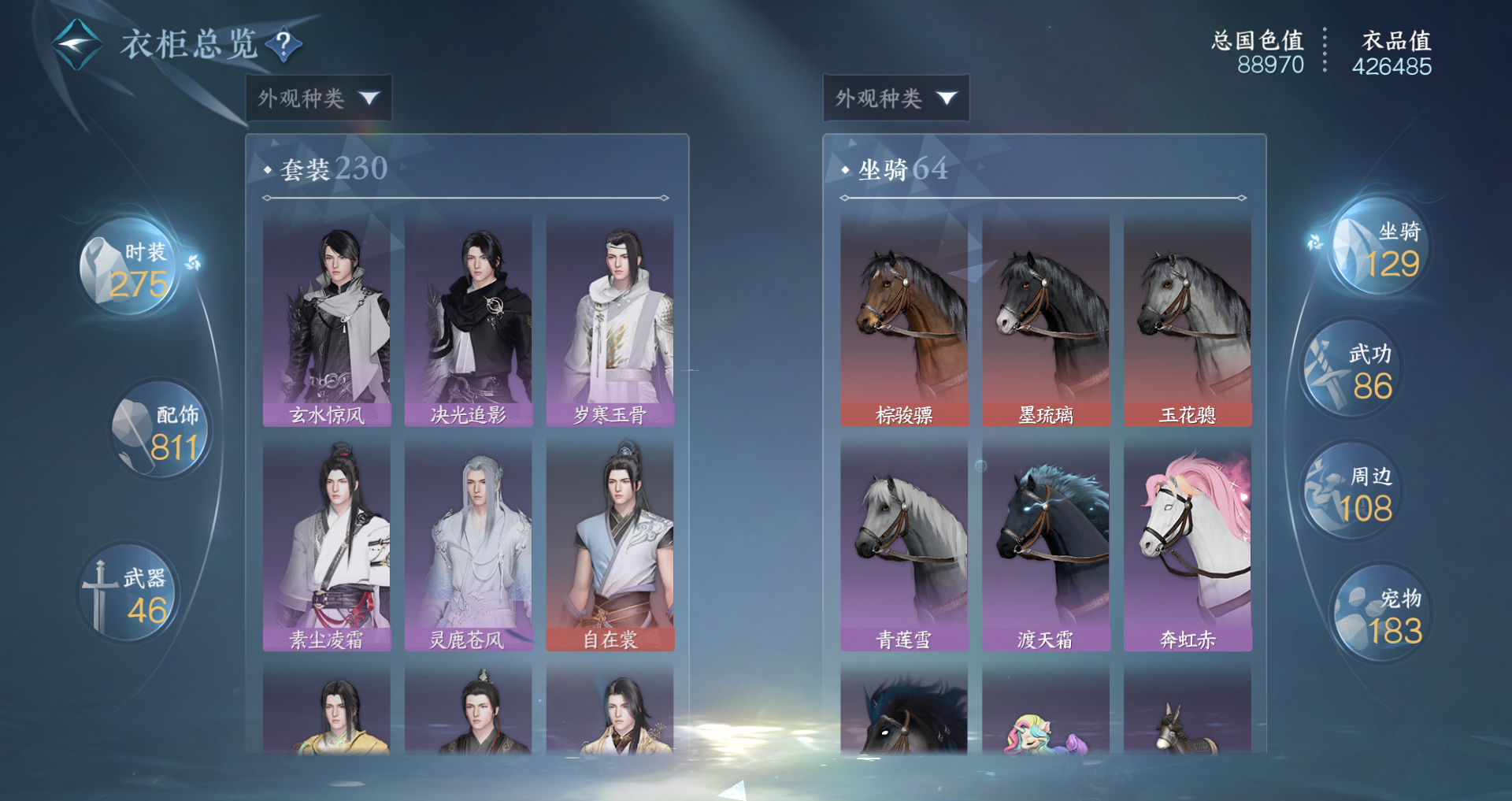Choose the 坐骑 category bubble
The height and width of the screenshot is (801, 1512).
(1380, 248)
